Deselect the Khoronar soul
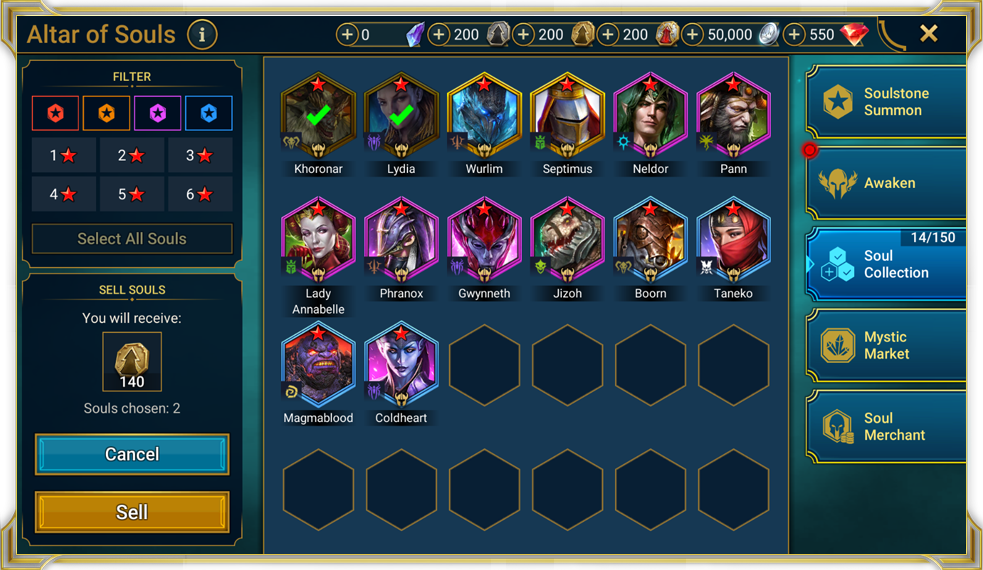This screenshot has height=570, width=983. coord(318,117)
